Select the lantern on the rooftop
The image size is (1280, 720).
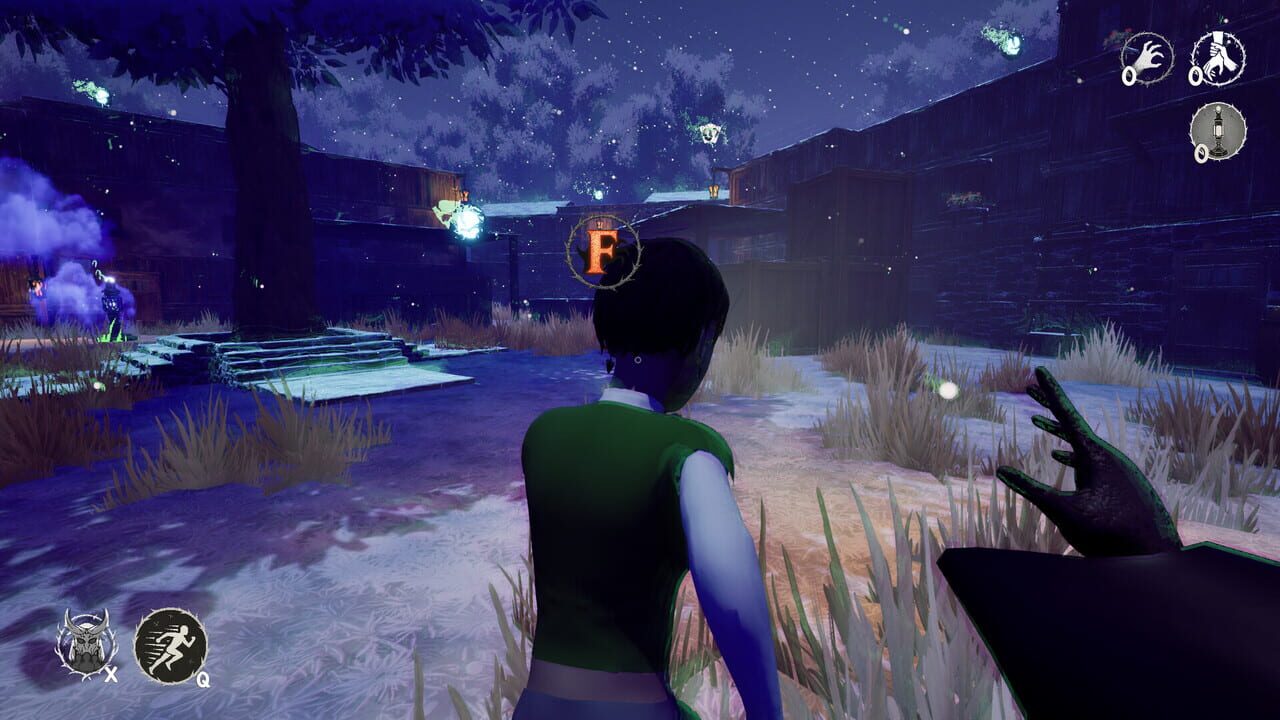click(713, 190)
